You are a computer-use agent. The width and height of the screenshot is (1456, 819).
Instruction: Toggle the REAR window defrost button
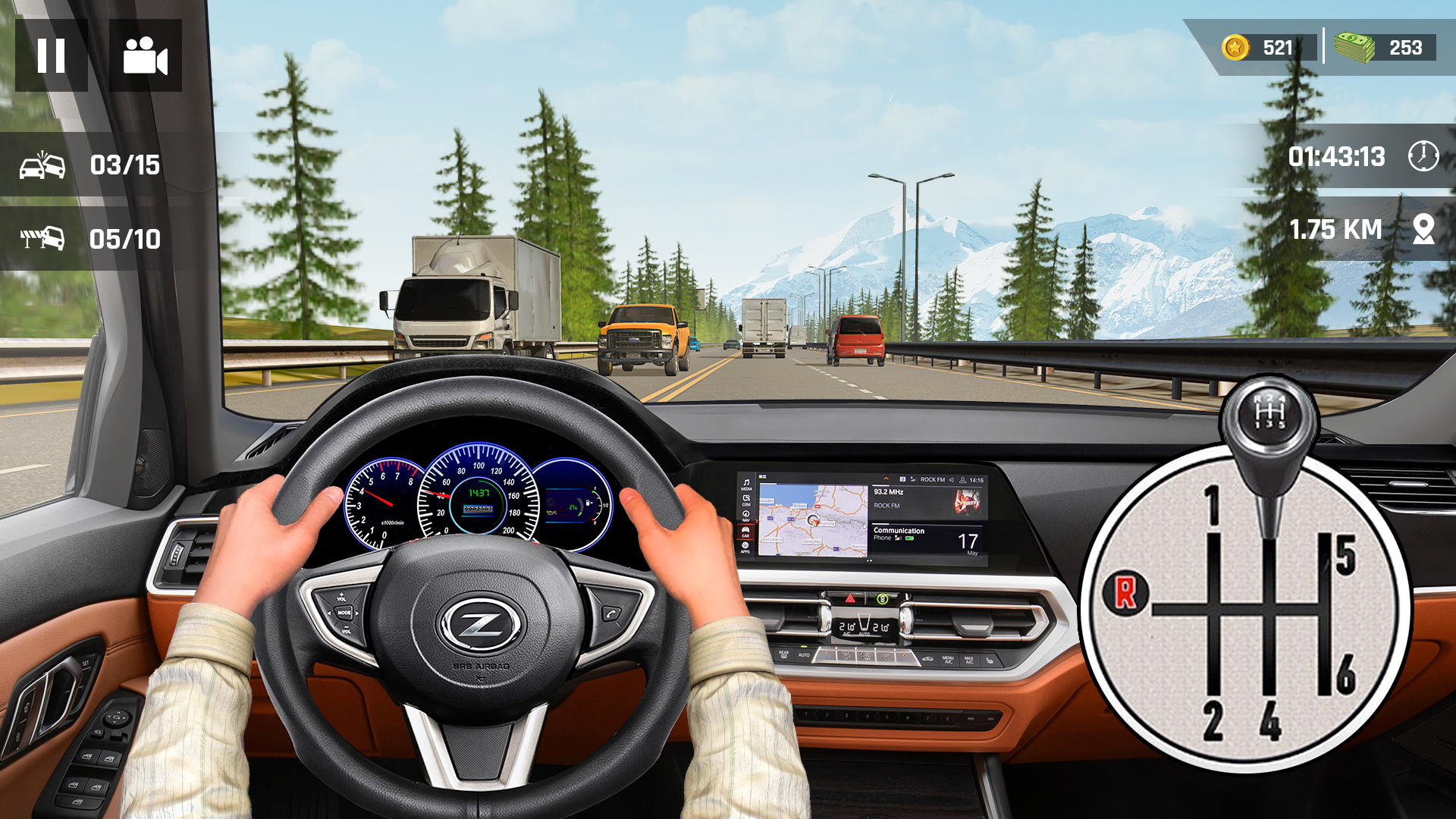pos(784,655)
